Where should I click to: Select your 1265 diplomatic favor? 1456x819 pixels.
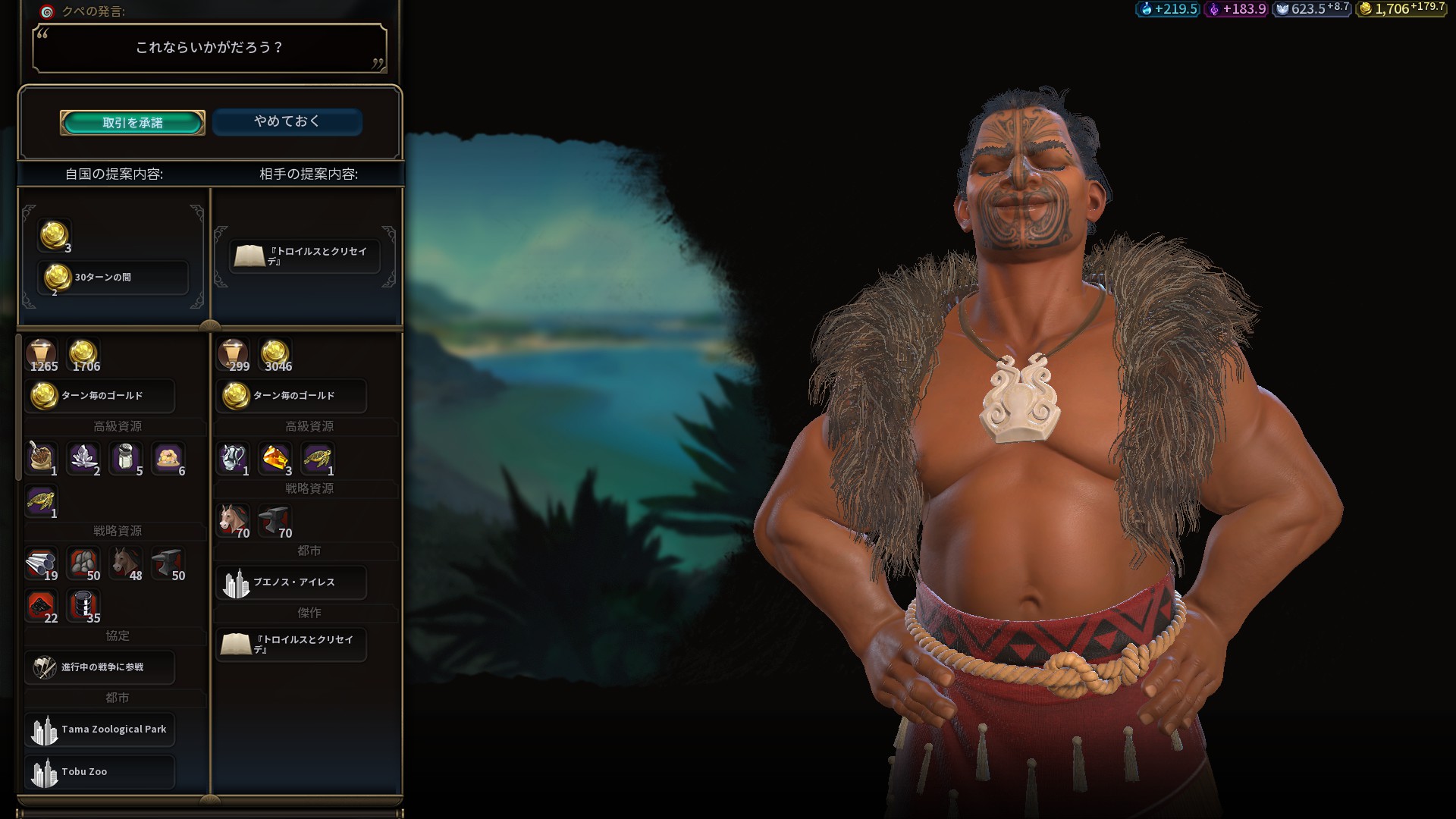tap(42, 355)
